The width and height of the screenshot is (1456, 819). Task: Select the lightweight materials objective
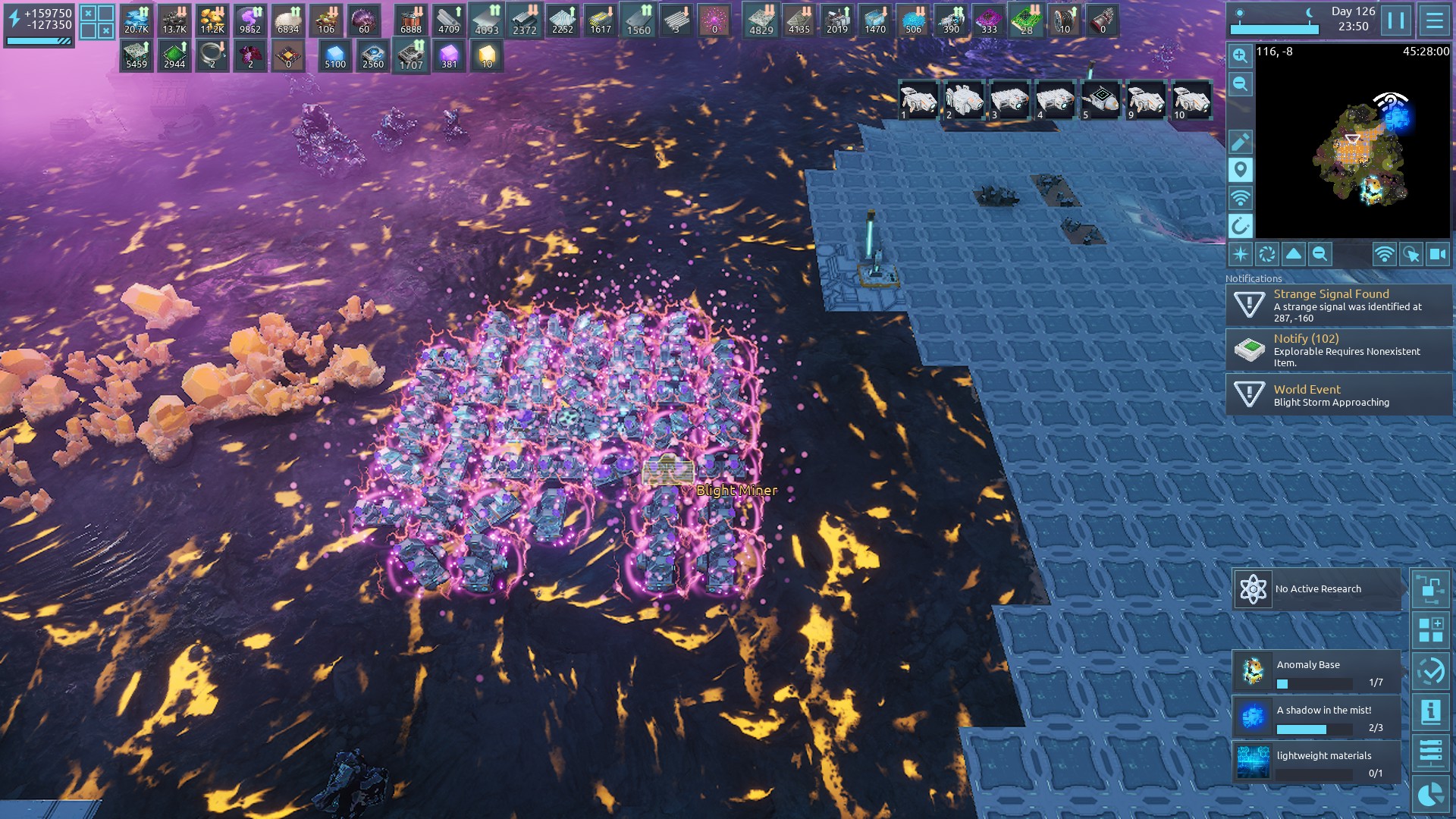point(1316,763)
